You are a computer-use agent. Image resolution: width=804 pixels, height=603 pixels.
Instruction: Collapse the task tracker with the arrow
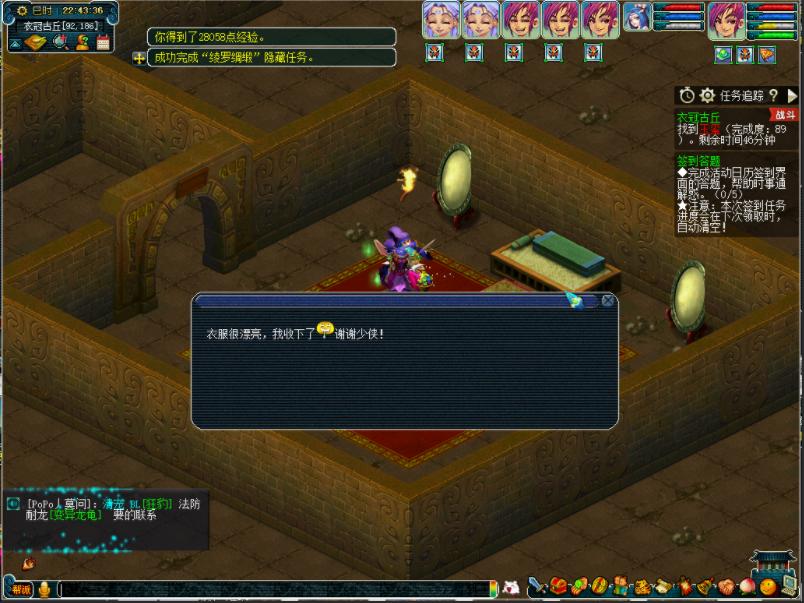coord(792,95)
